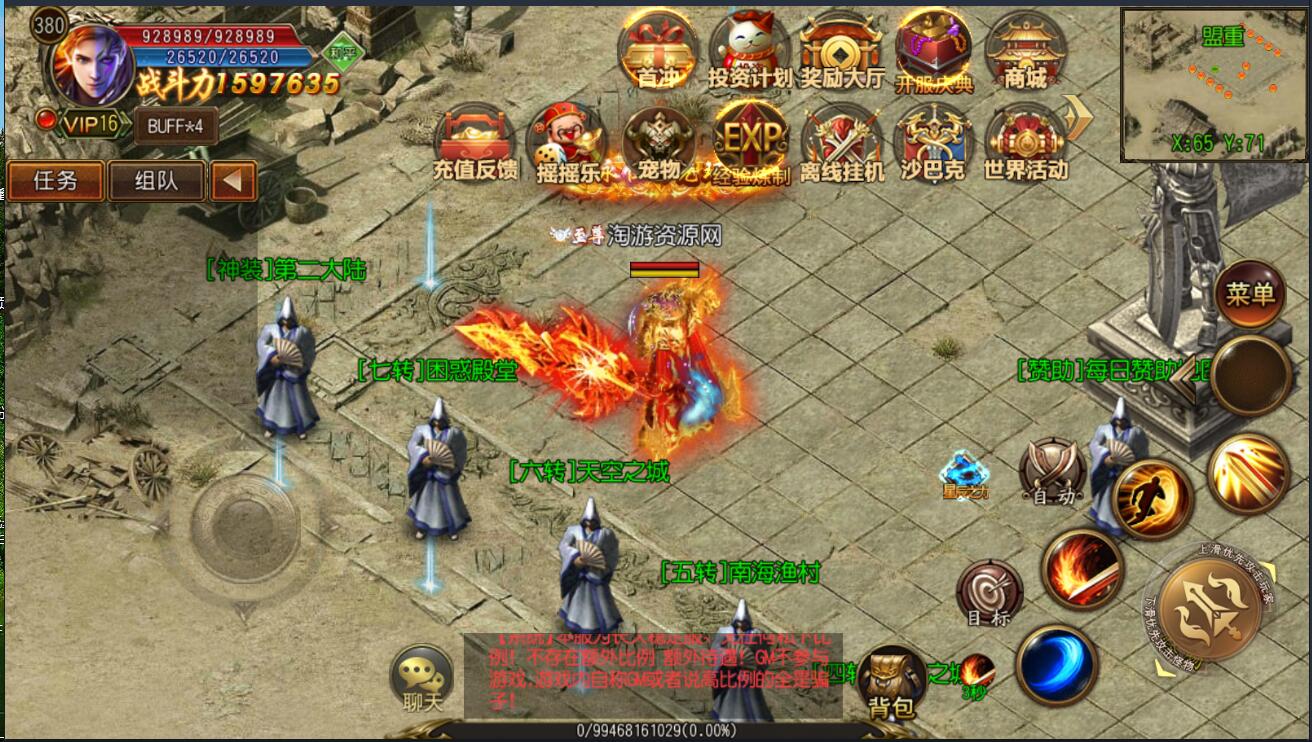1312x742 pixels.
Task: Show 世界活动 world events
Action: [1025, 143]
